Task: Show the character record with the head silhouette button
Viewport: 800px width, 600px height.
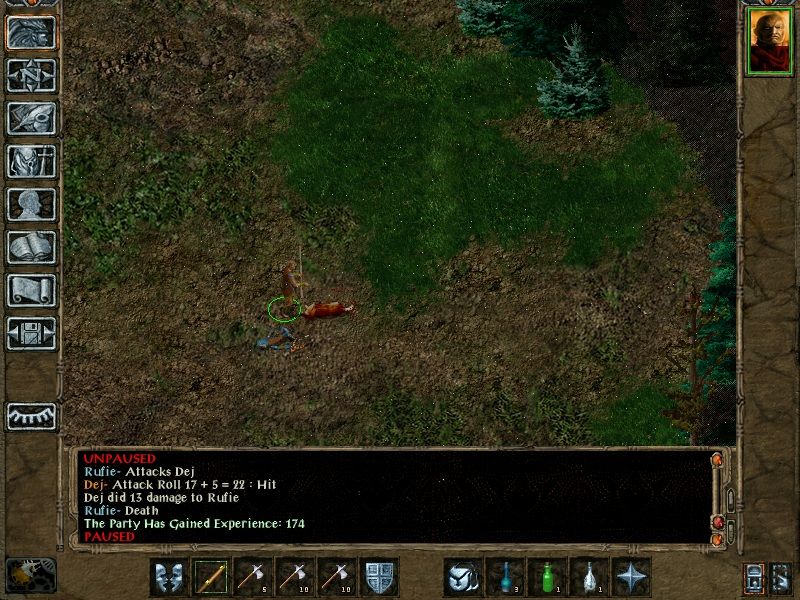Action: pos(32,204)
